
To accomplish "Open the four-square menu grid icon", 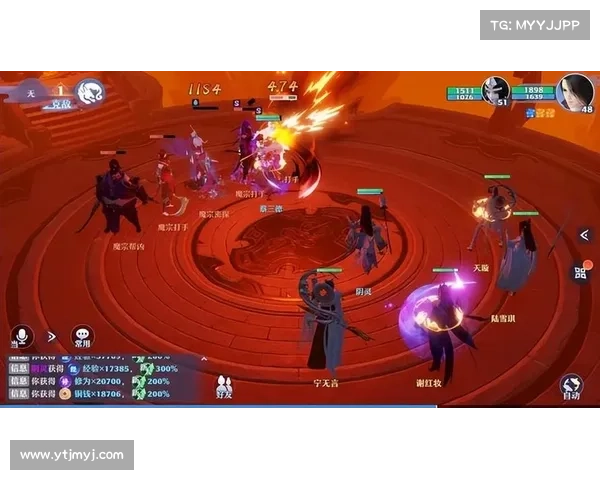I will [580, 272].
